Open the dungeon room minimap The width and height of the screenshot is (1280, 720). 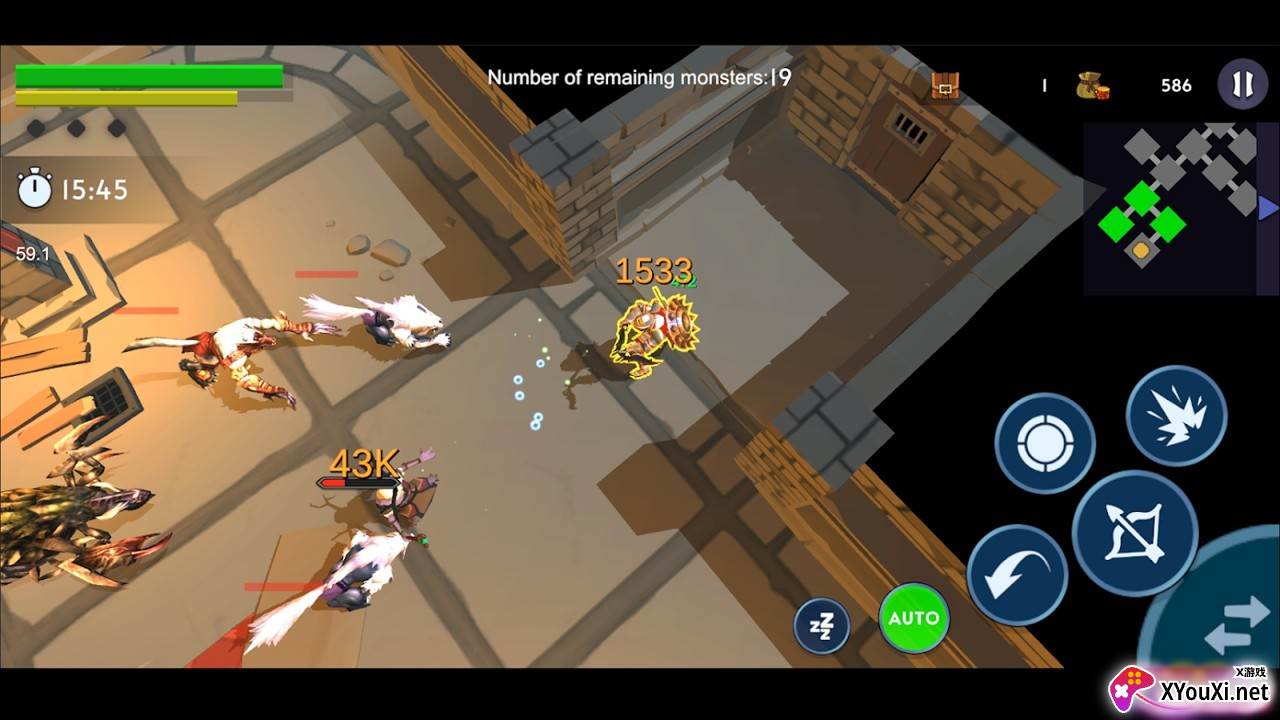1170,208
